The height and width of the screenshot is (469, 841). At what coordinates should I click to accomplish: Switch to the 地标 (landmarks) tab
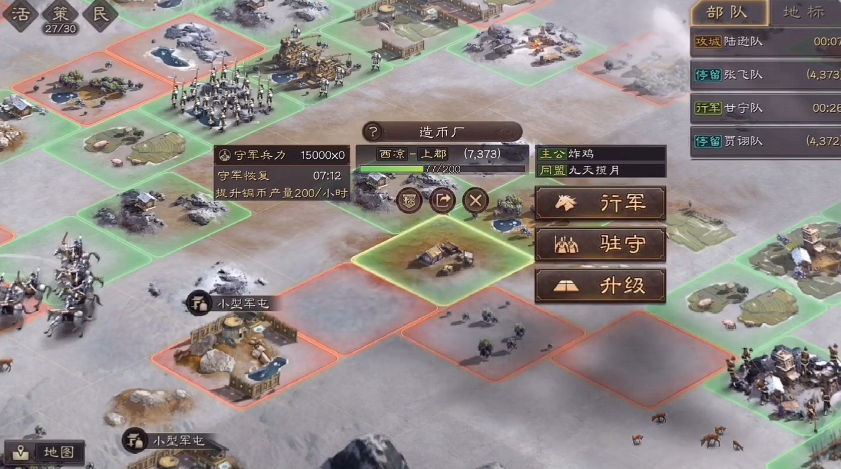(x=803, y=12)
